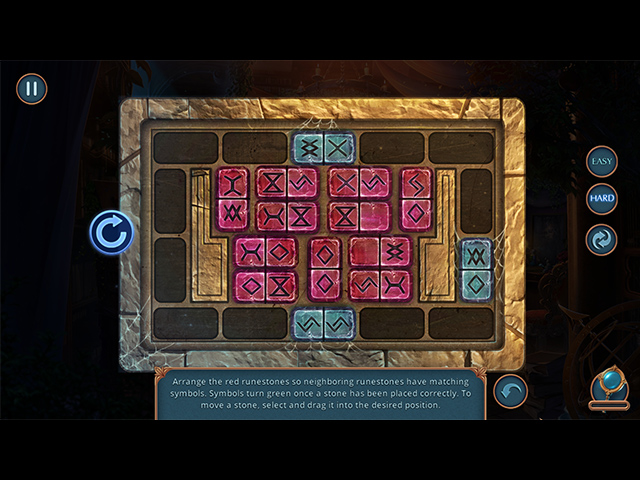Image resolution: width=640 pixels, height=480 pixels.
Task: Pause the game
Action: (32, 88)
